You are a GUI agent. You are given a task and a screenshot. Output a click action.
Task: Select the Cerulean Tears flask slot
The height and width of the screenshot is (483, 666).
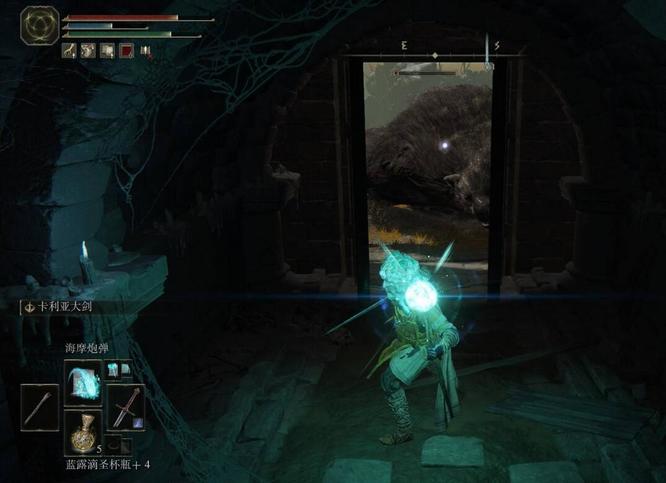point(83,431)
